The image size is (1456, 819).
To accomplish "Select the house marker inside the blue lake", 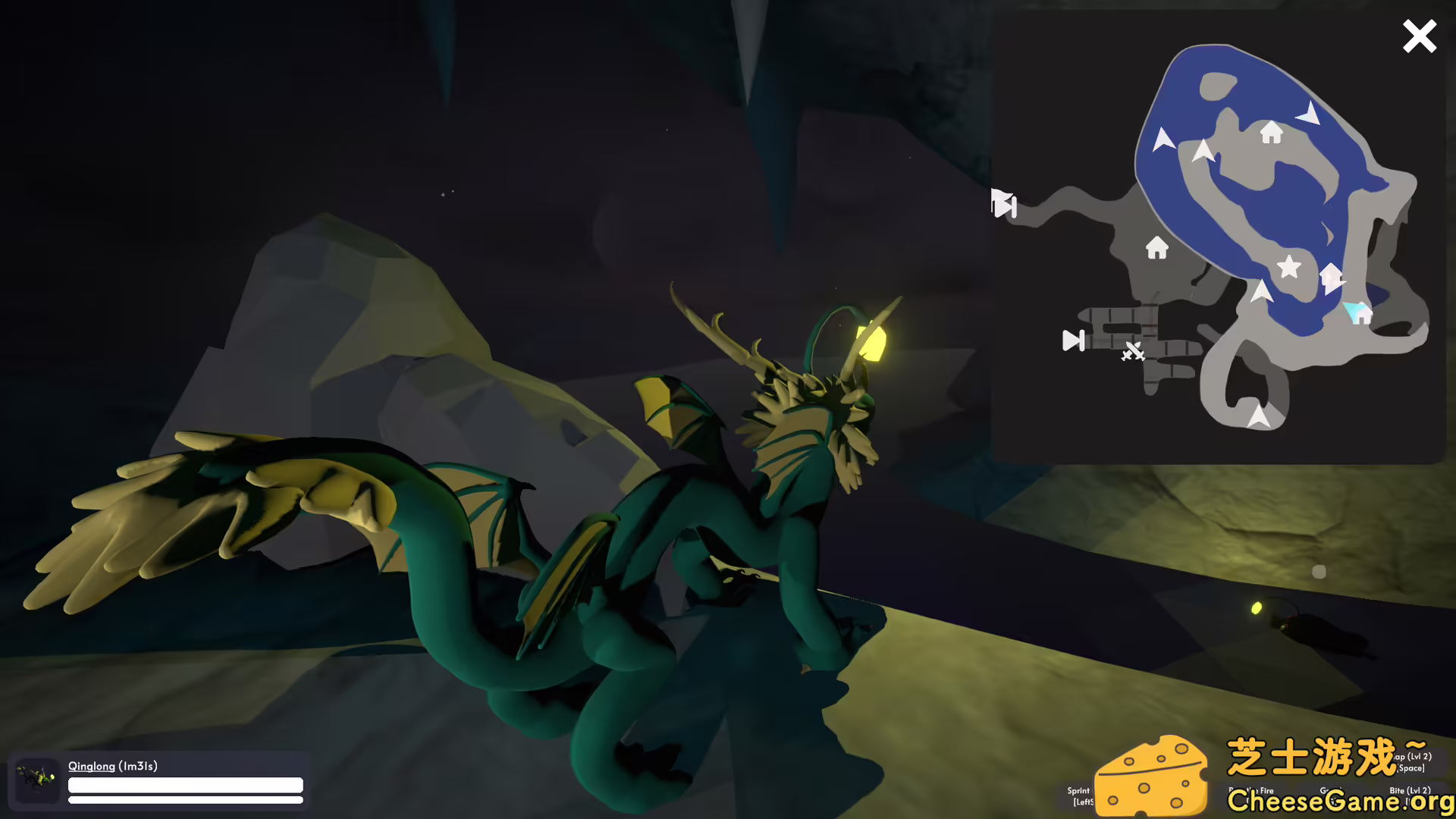I will (1270, 130).
